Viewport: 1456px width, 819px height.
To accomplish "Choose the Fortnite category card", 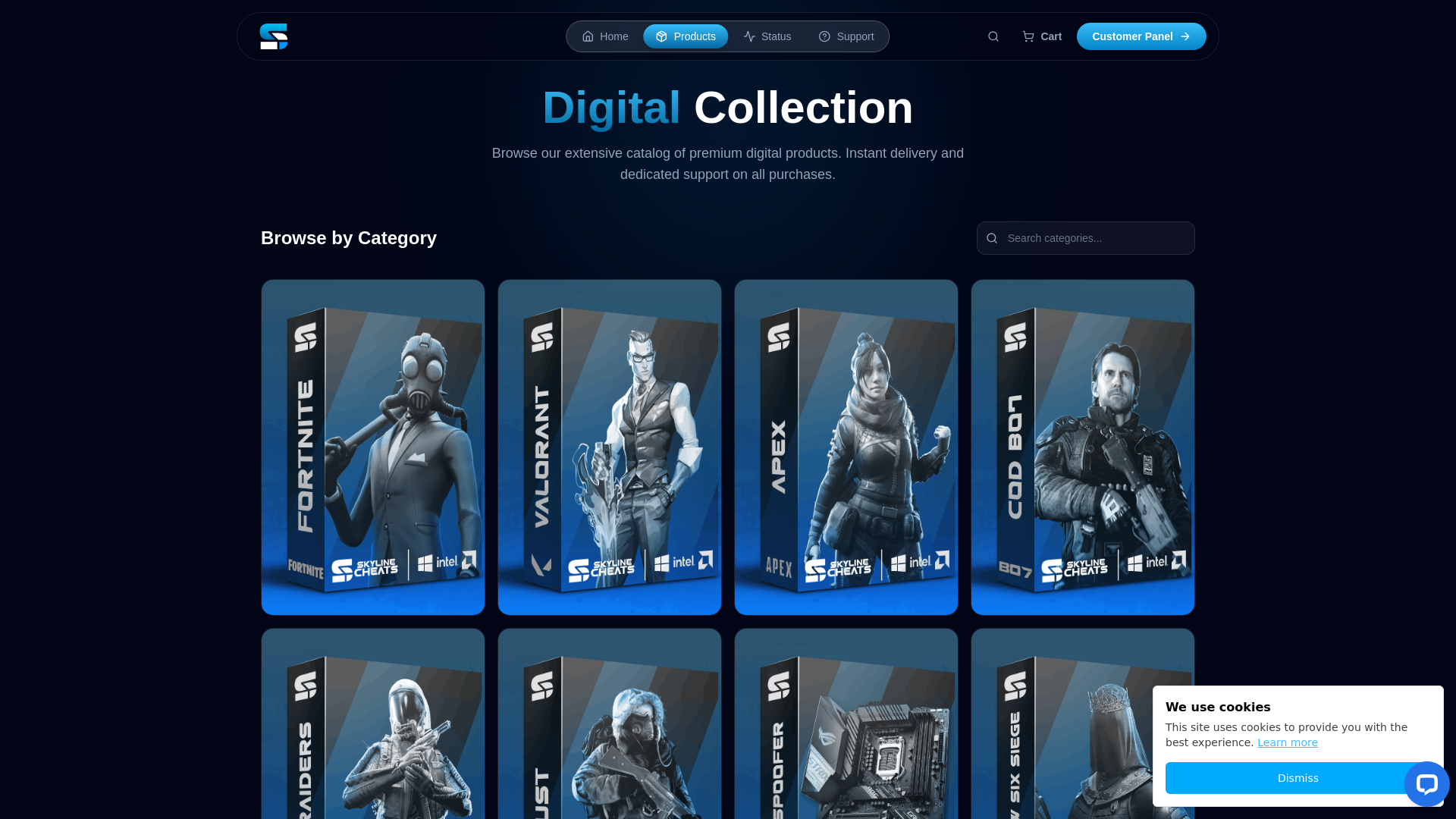I will (373, 447).
